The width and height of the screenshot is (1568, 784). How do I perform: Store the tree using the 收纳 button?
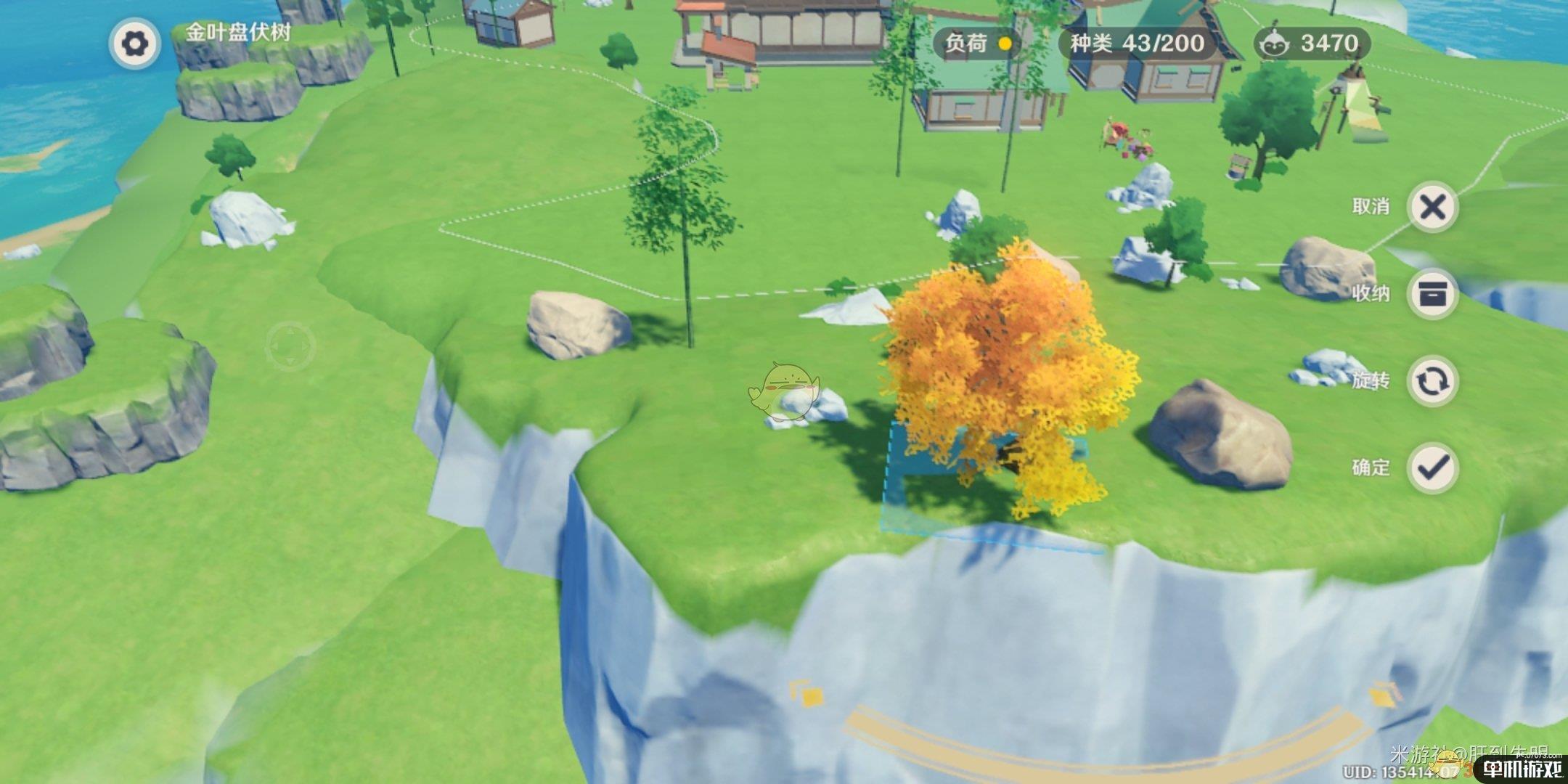pos(1432,294)
